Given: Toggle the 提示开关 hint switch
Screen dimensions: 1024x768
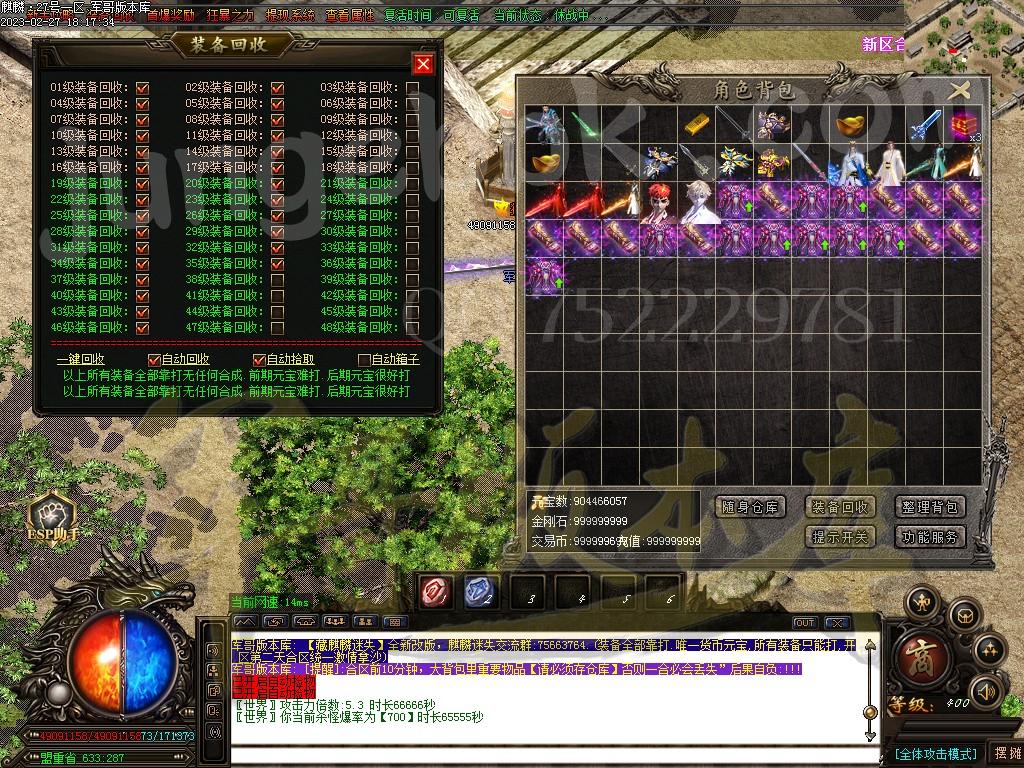Looking at the screenshot, I should tap(840, 537).
